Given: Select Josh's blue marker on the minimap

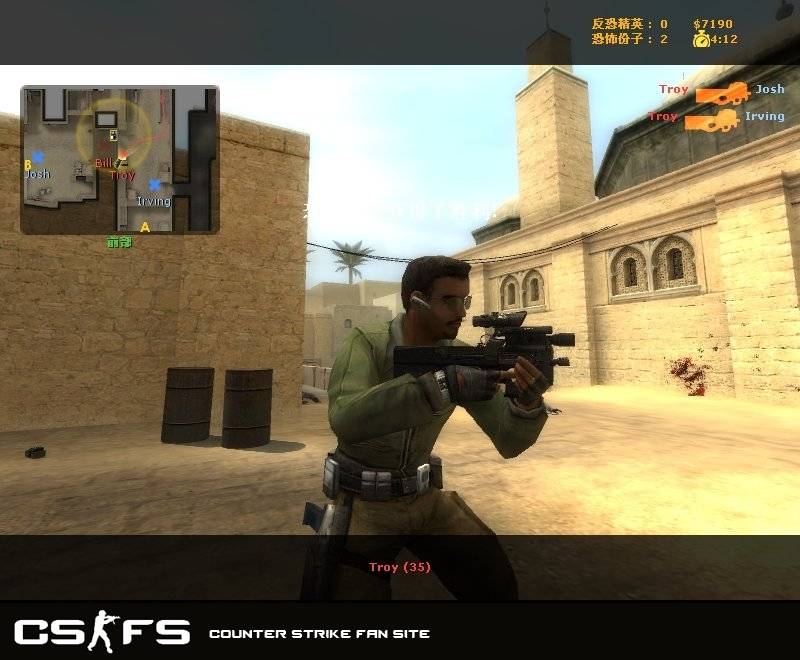Looking at the screenshot, I should 38,157.
